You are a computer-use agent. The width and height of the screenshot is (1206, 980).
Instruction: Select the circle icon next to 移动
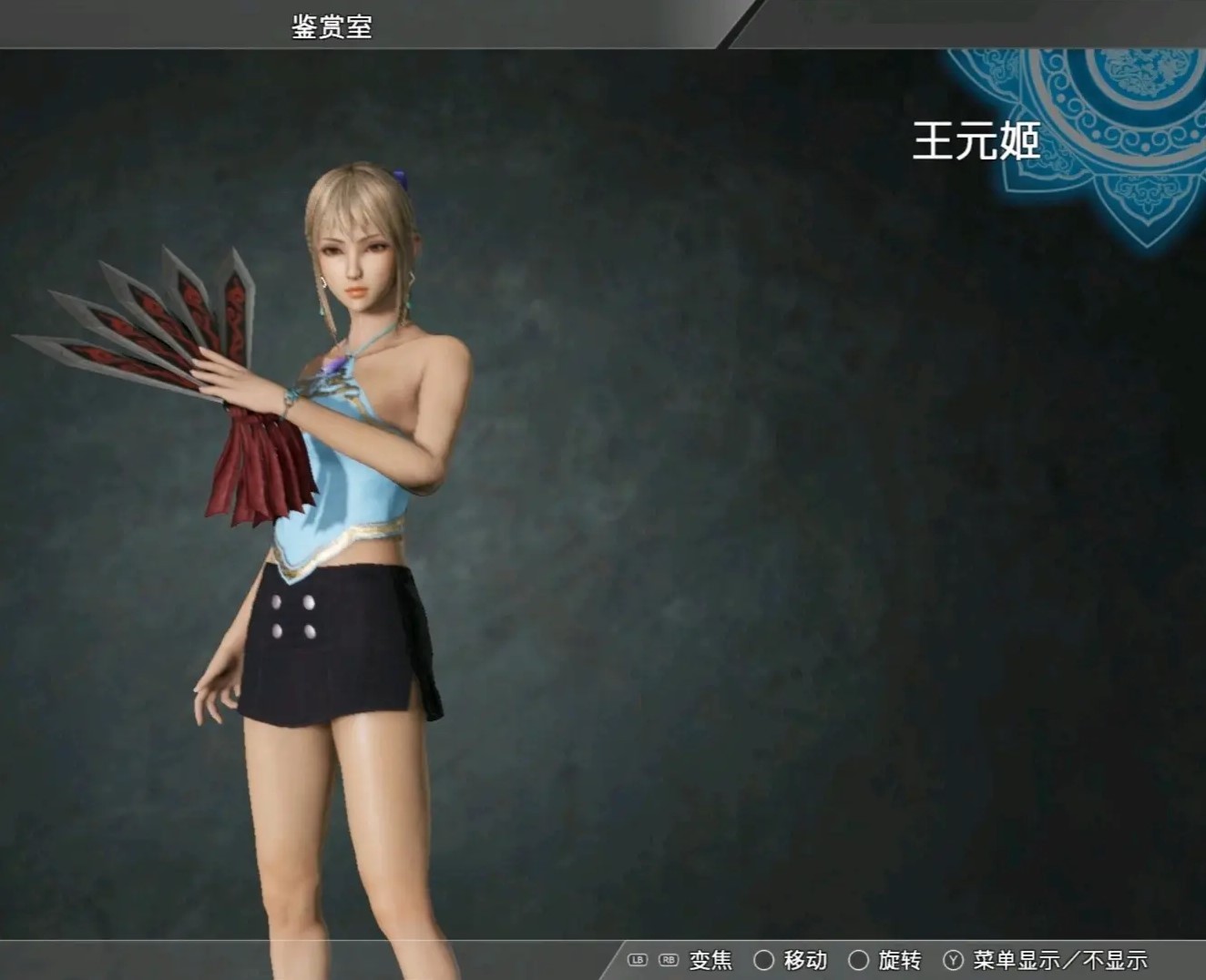pyautogui.click(x=763, y=959)
